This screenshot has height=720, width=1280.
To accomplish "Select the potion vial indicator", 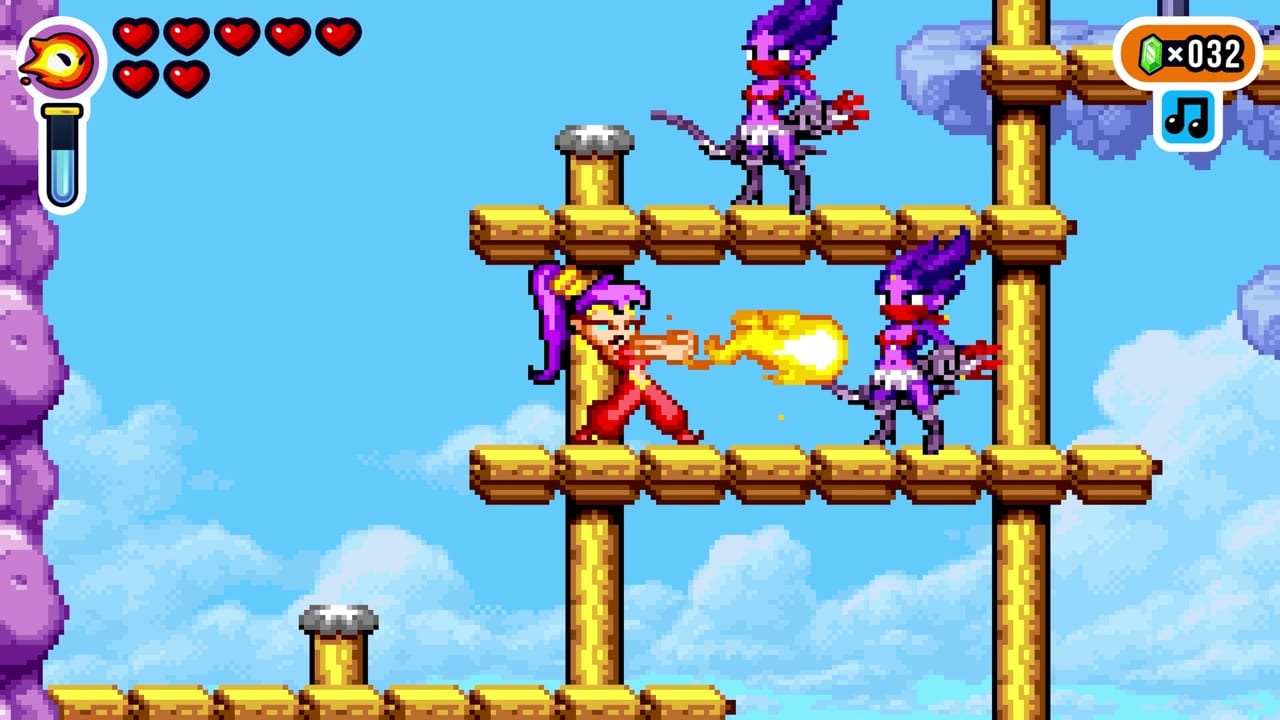I will (x=62, y=150).
